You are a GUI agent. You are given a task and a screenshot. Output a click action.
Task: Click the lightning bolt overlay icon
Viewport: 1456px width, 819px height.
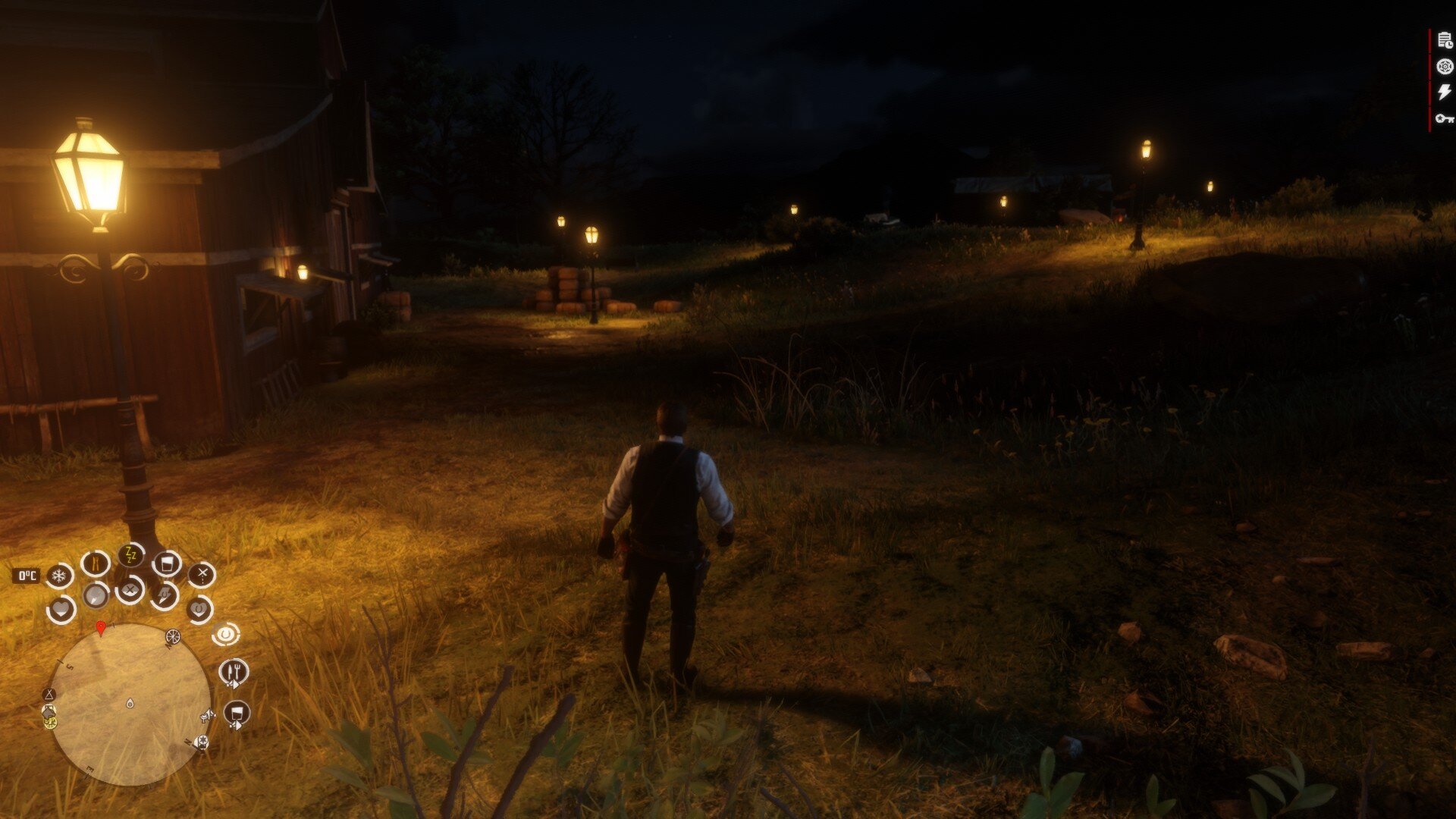[x=1445, y=93]
